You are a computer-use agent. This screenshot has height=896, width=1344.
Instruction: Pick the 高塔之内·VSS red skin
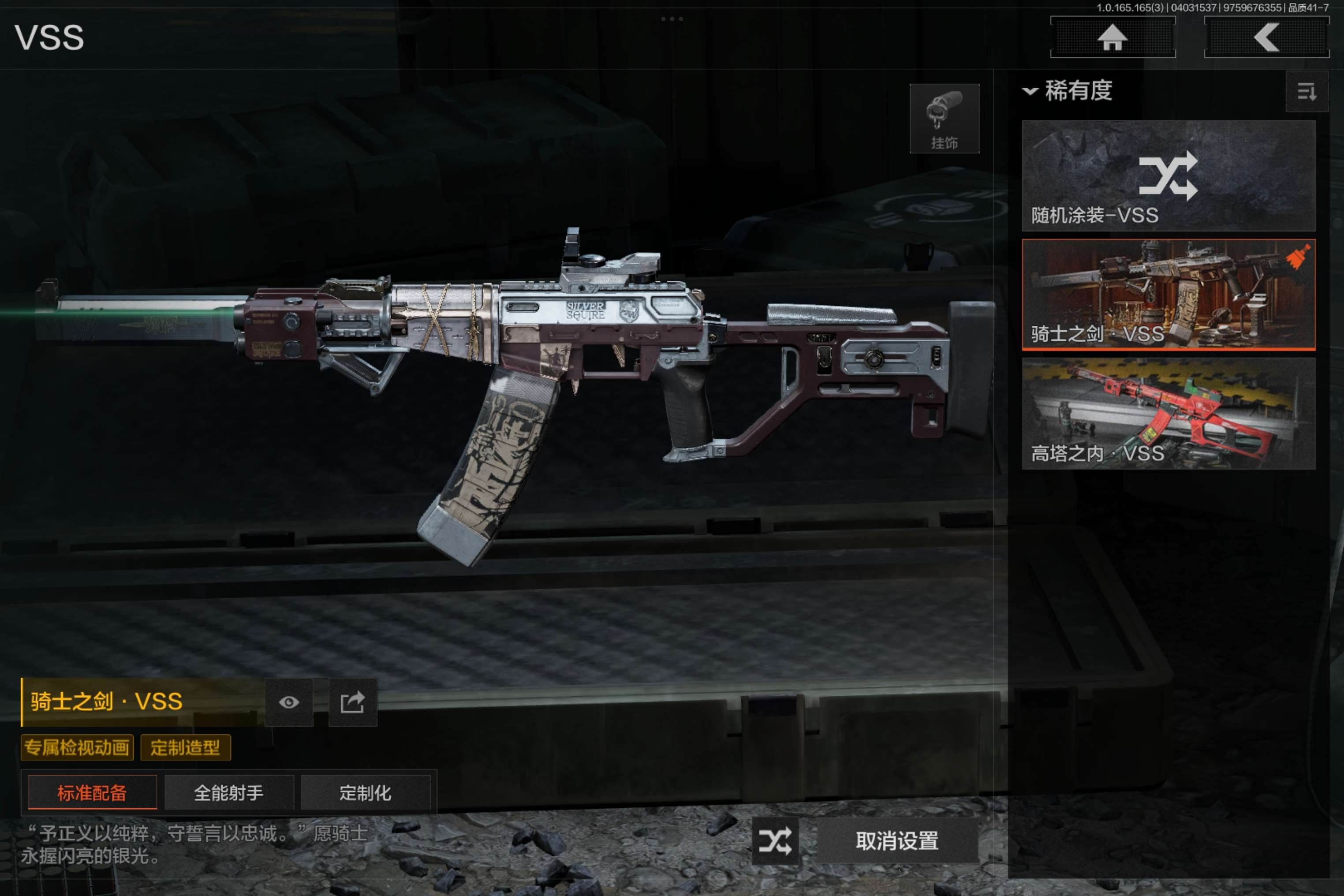[1168, 413]
